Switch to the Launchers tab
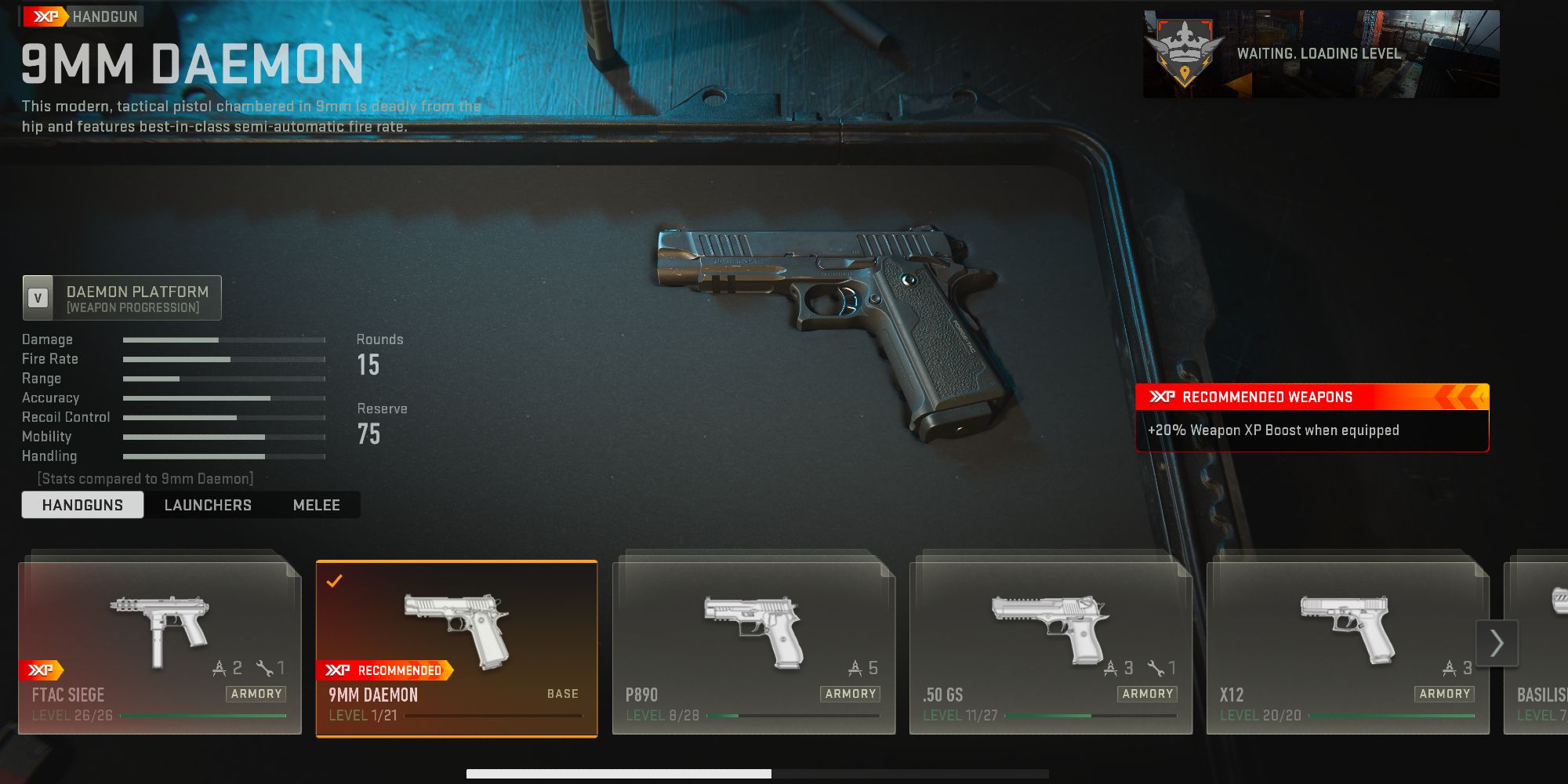This screenshot has width=1568, height=784. point(208,505)
